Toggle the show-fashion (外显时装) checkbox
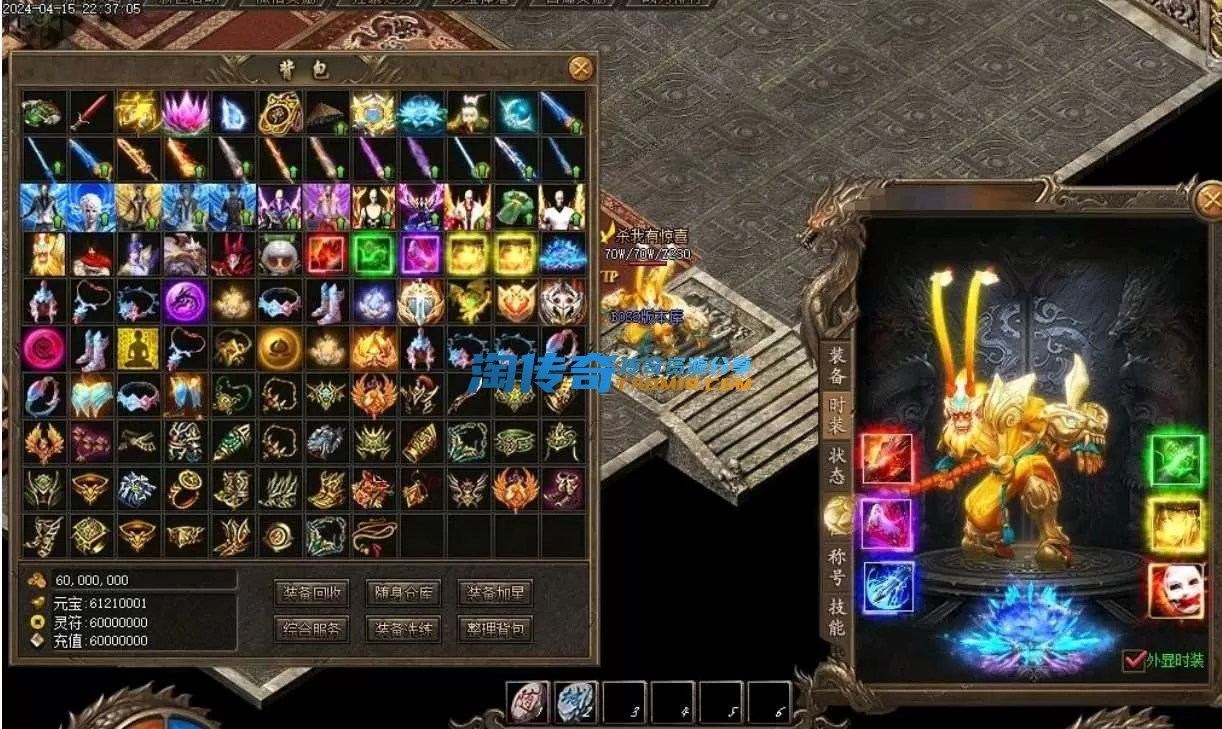 click(1134, 660)
